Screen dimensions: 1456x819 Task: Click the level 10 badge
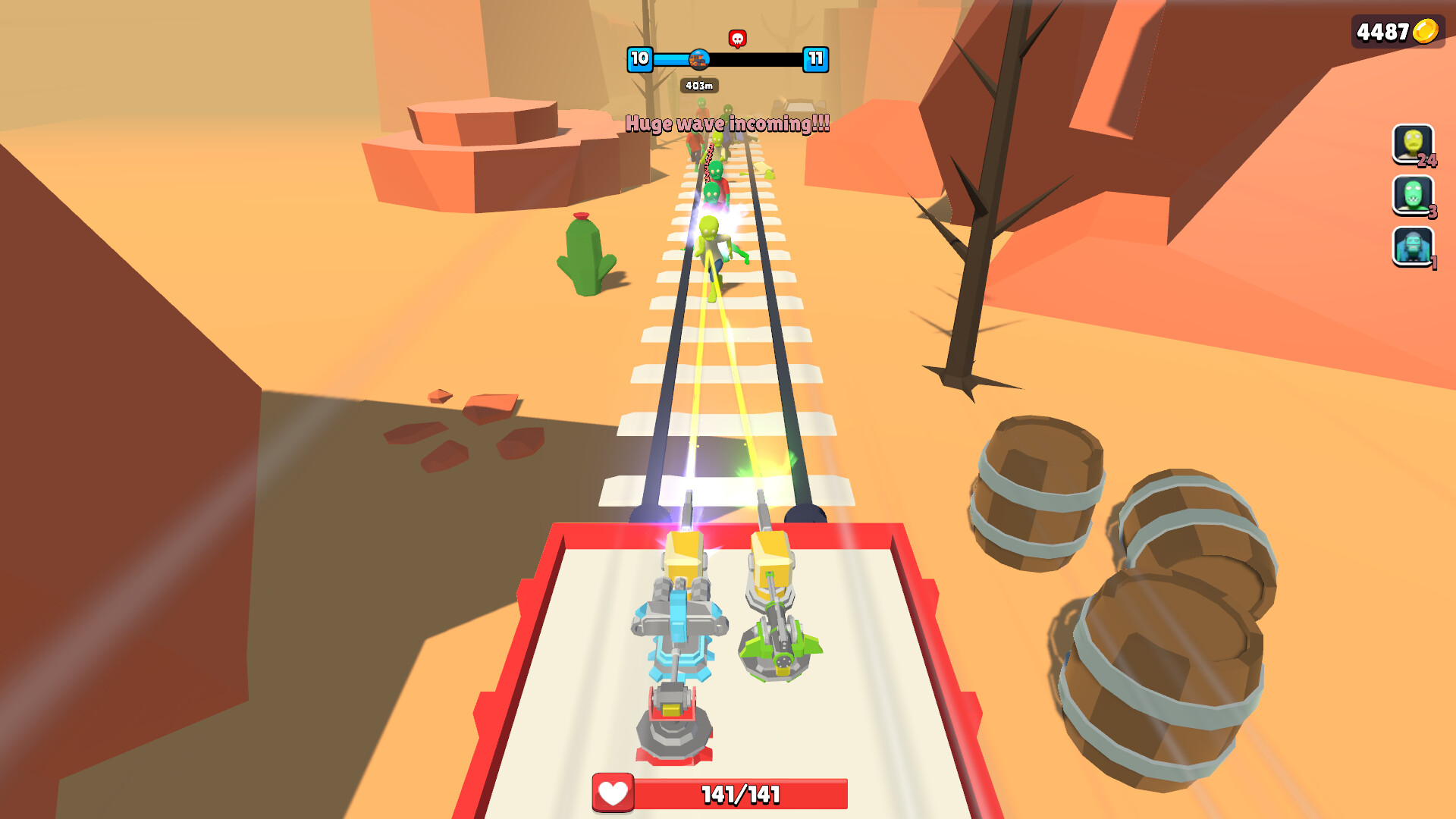pyautogui.click(x=639, y=57)
